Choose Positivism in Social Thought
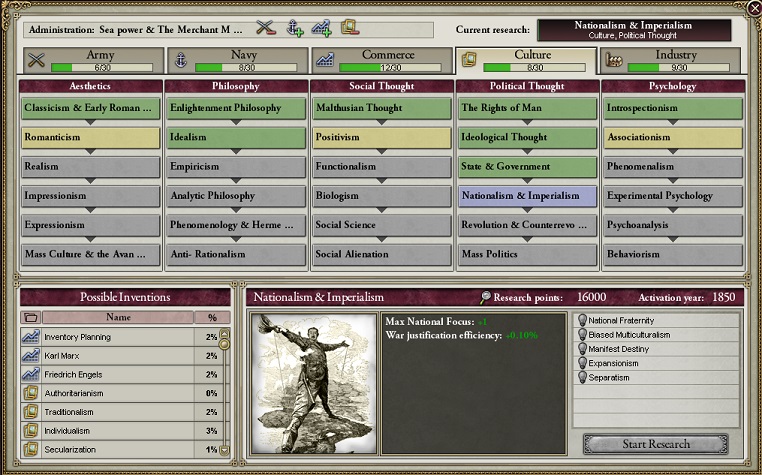The width and height of the screenshot is (762, 475). [x=382, y=137]
